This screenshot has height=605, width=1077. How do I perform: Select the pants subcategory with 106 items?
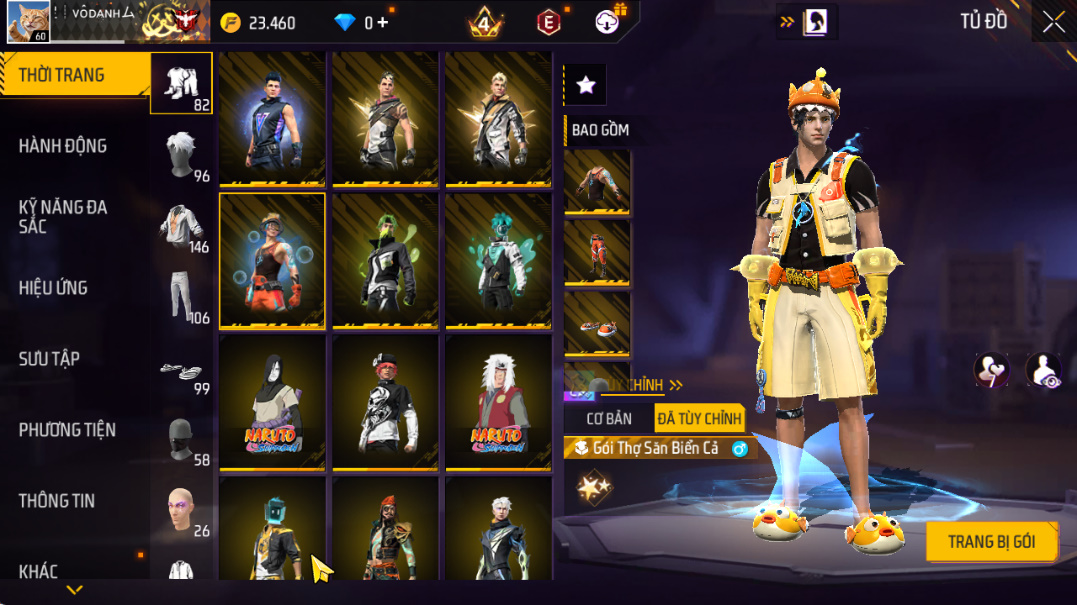pyautogui.click(x=183, y=297)
